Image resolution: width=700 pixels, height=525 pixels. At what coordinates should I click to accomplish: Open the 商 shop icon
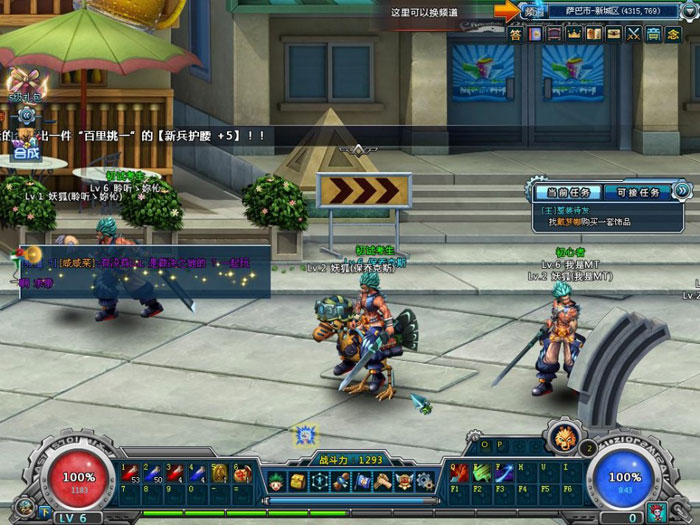(x=652, y=34)
